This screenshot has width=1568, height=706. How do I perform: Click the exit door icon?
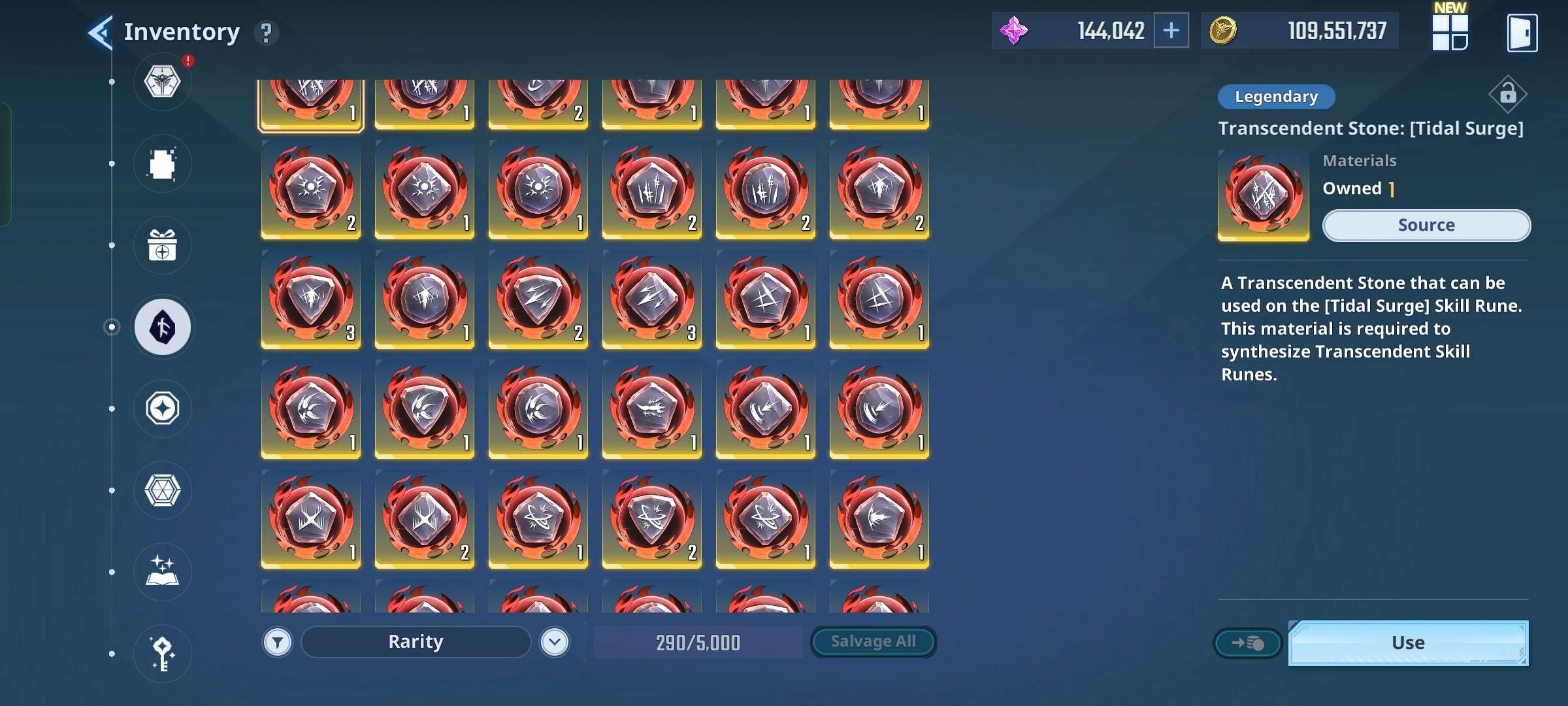click(1522, 32)
